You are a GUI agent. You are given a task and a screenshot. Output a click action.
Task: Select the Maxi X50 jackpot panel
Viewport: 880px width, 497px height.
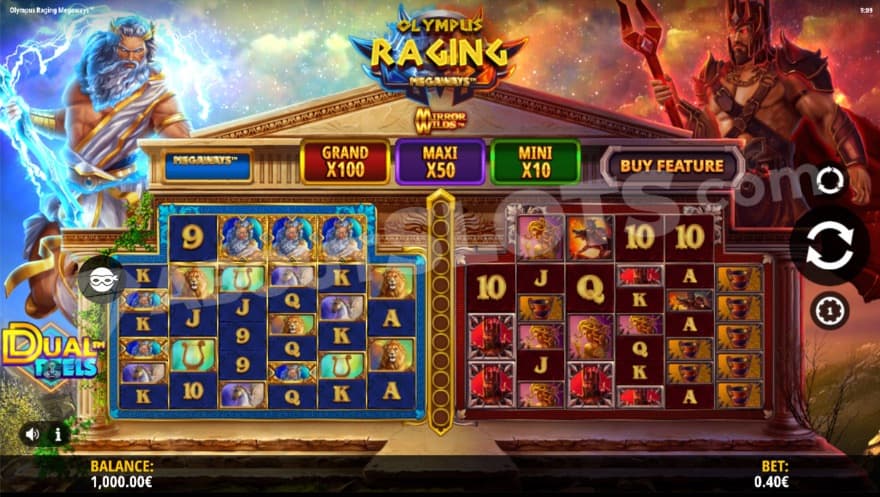click(440, 161)
